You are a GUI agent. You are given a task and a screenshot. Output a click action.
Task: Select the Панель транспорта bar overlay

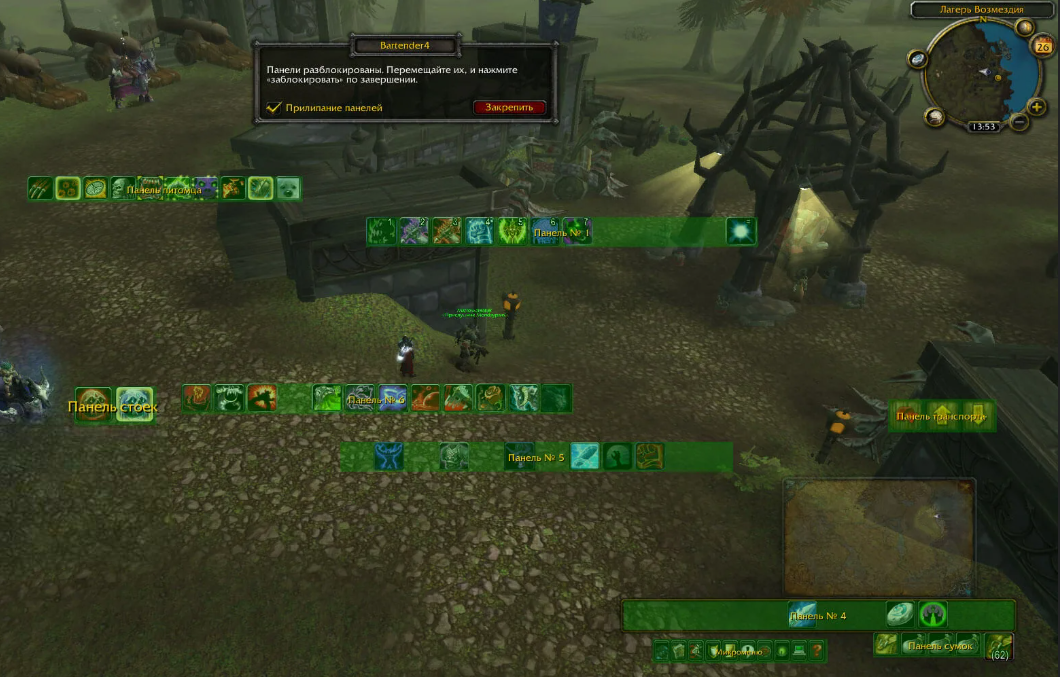(x=941, y=415)
